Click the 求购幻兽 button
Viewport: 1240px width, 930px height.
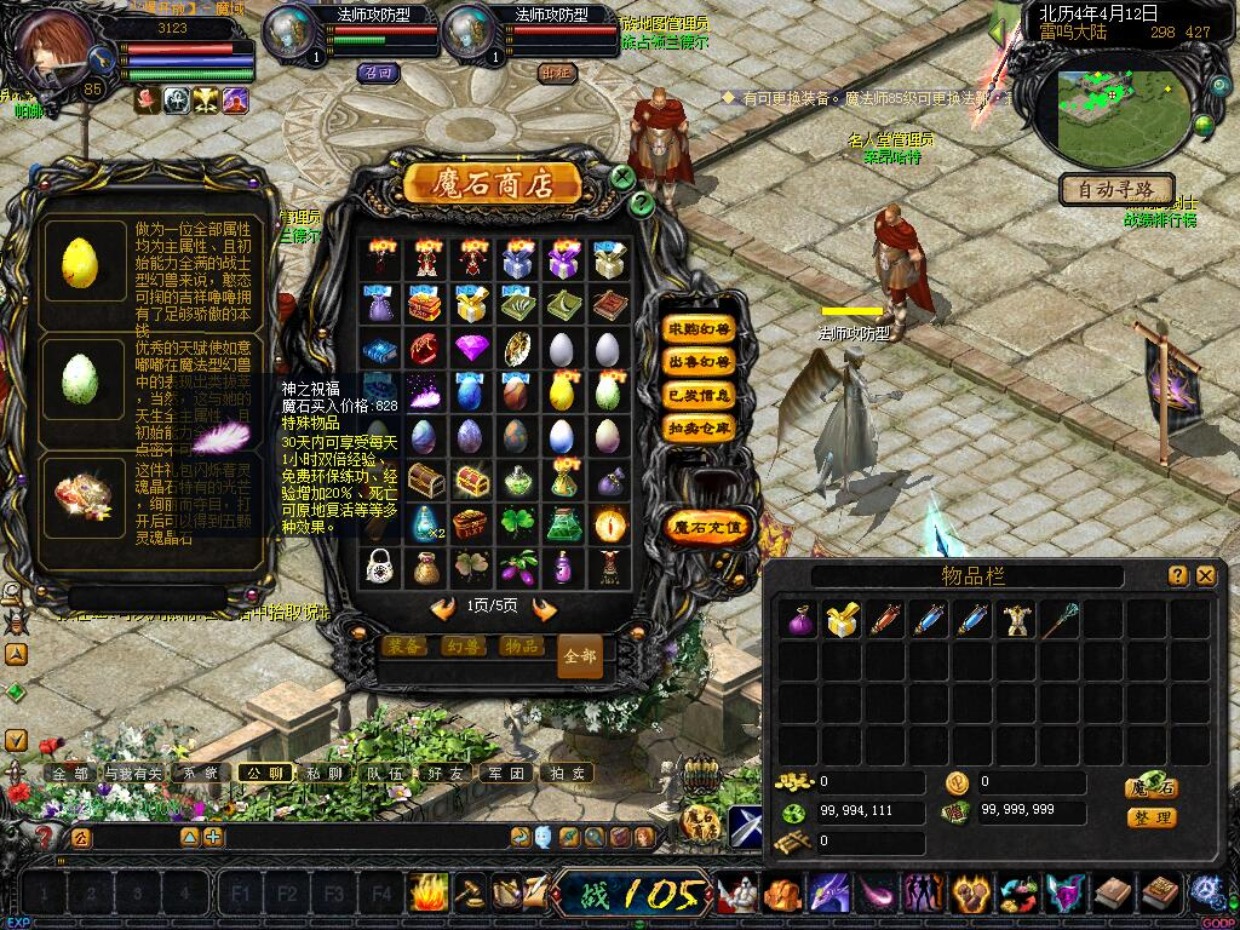click(698, 328)
